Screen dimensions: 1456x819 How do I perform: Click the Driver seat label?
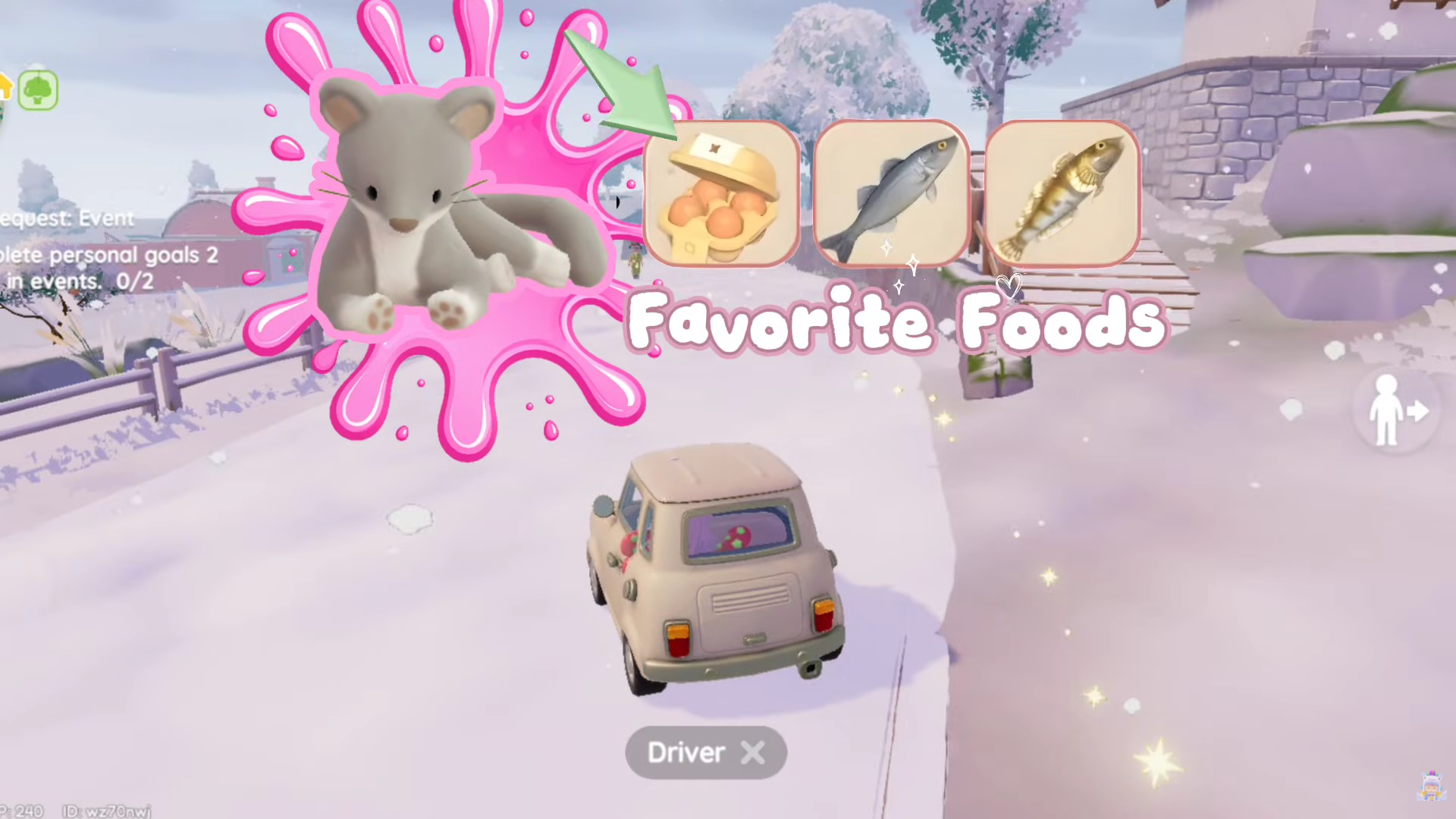(x=686, y=752)
